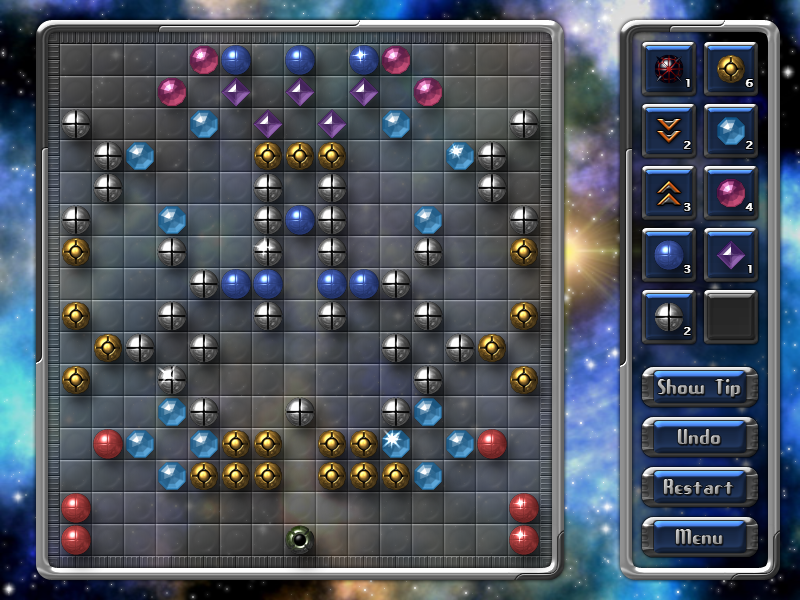The height and width of the screenshot is (600, 800).
Task: Select the silver cross ball slot
Action: tap(668, 316)
